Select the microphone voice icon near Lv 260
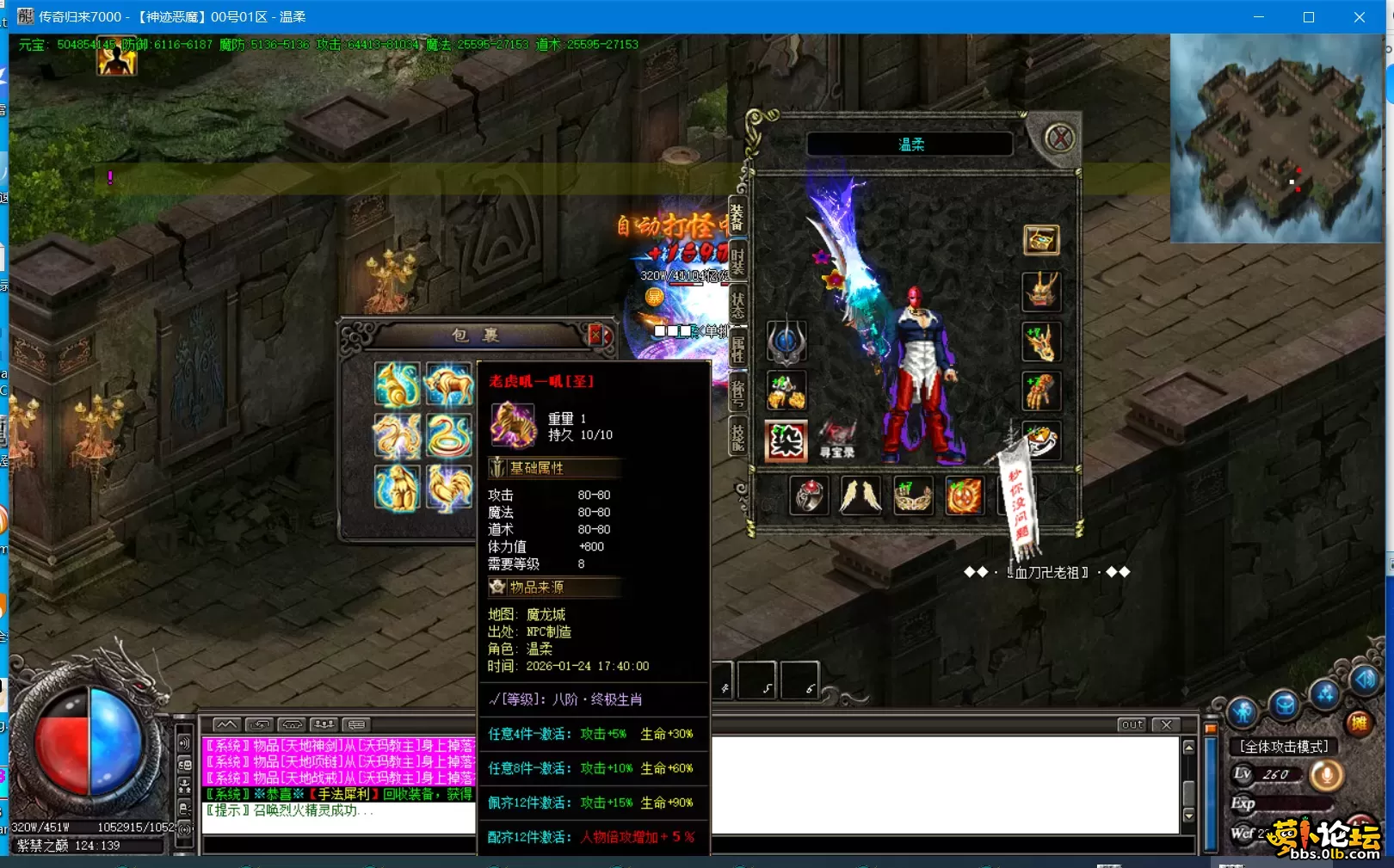 [1327, 775]
